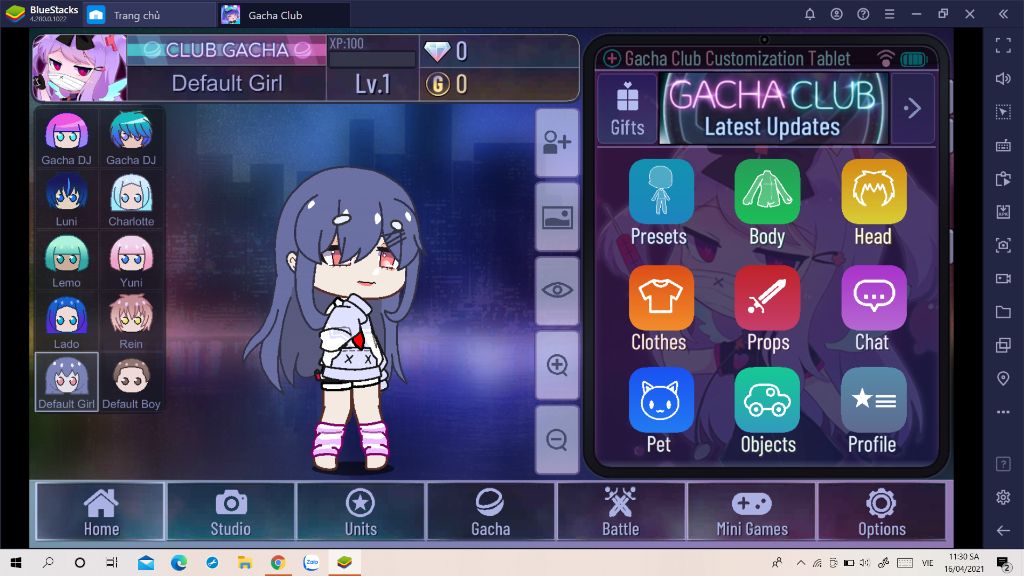Go to the Studio tab
Image resolution: width=1024 pixels, height=576 pixels.
click(230, 512)
